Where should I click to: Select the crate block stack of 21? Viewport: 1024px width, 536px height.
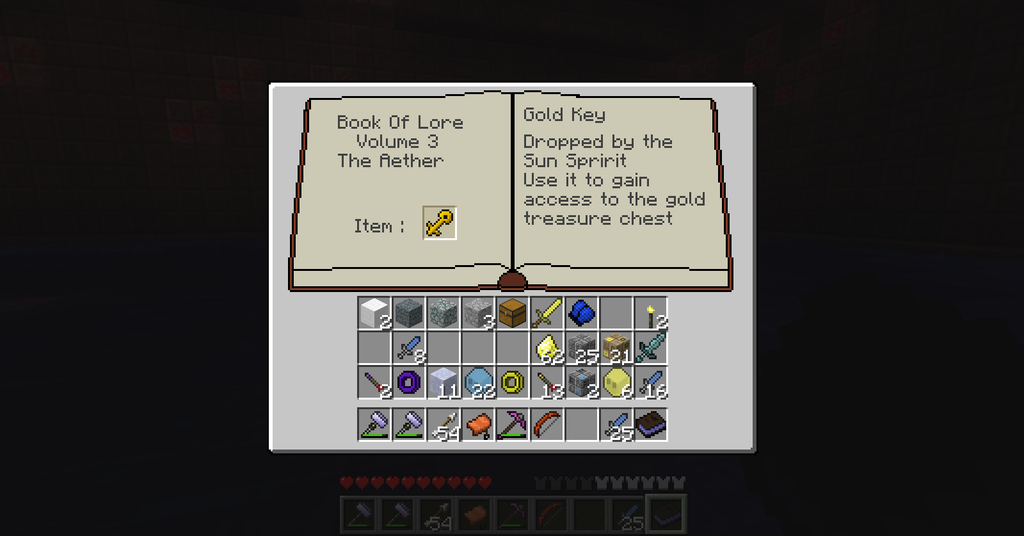[616, 347]
